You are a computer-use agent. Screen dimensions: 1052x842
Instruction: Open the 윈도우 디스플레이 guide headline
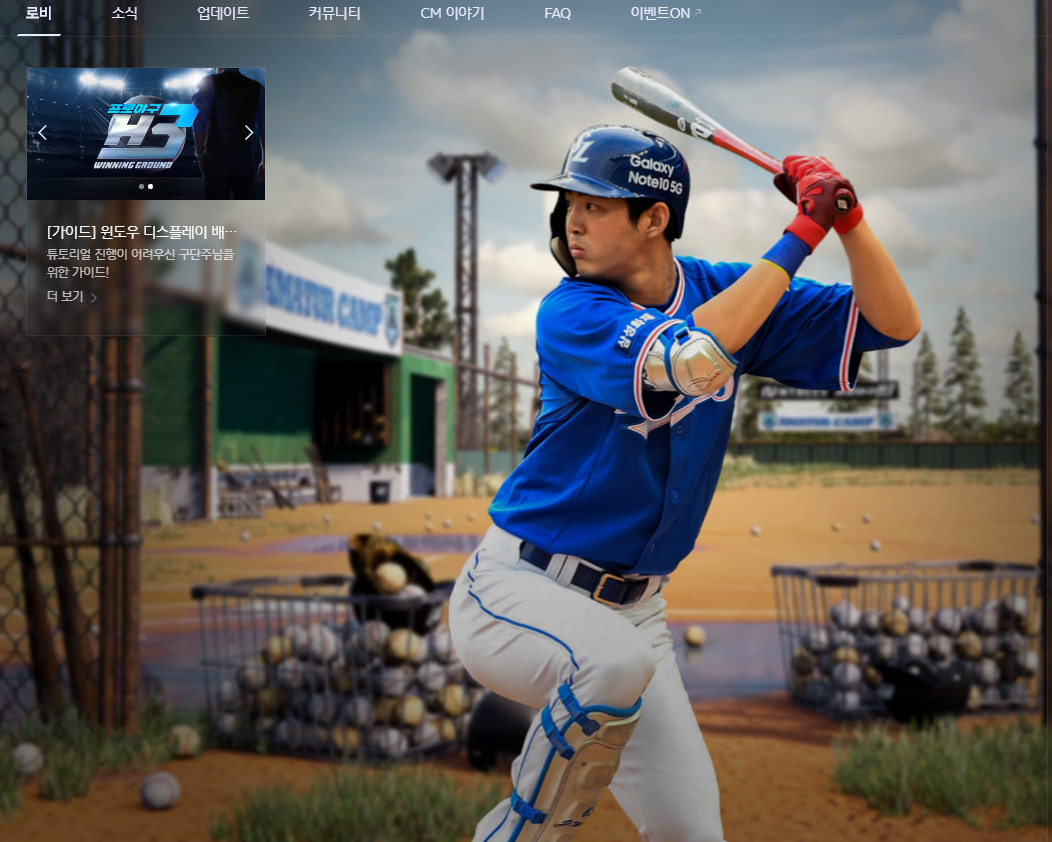[142, 232]
